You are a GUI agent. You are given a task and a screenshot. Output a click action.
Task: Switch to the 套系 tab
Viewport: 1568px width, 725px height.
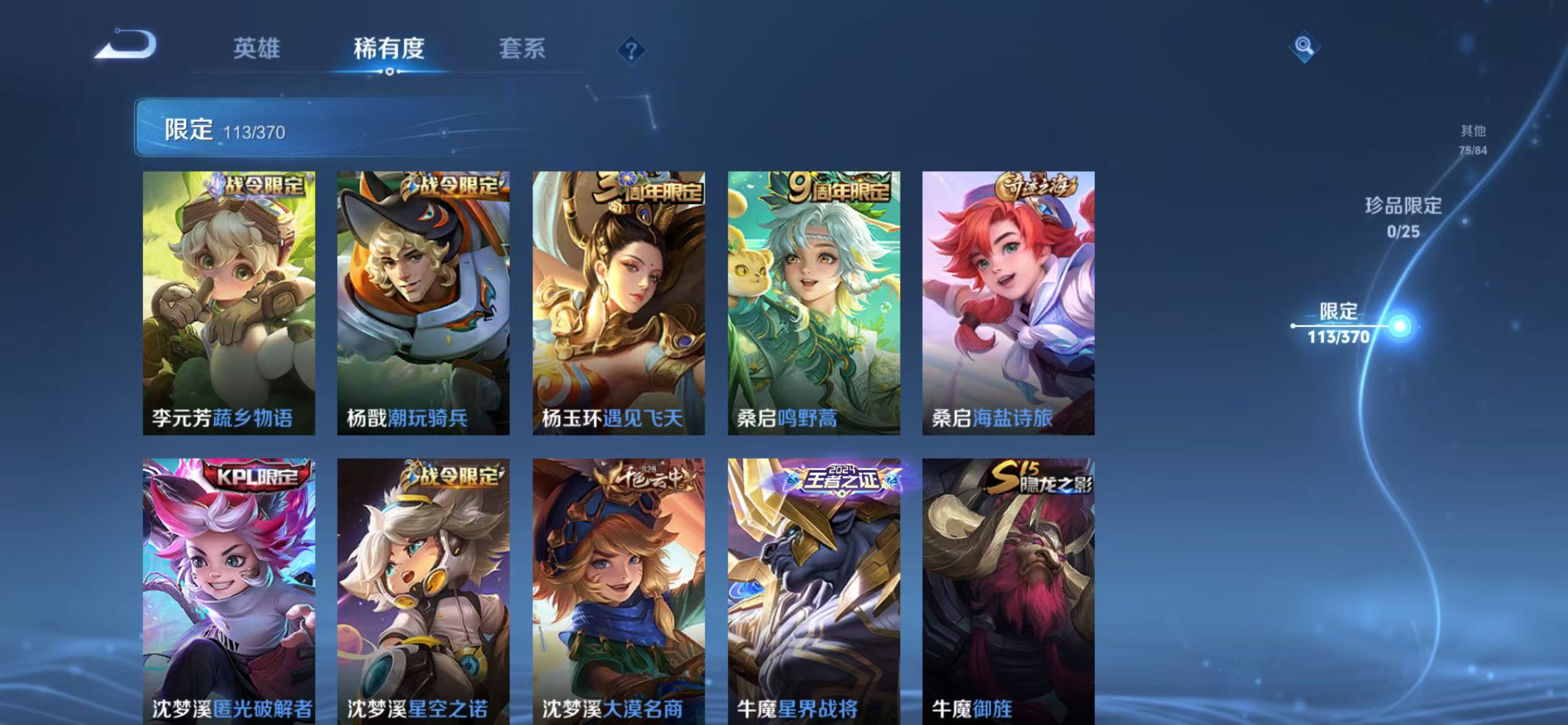(523, 50)
